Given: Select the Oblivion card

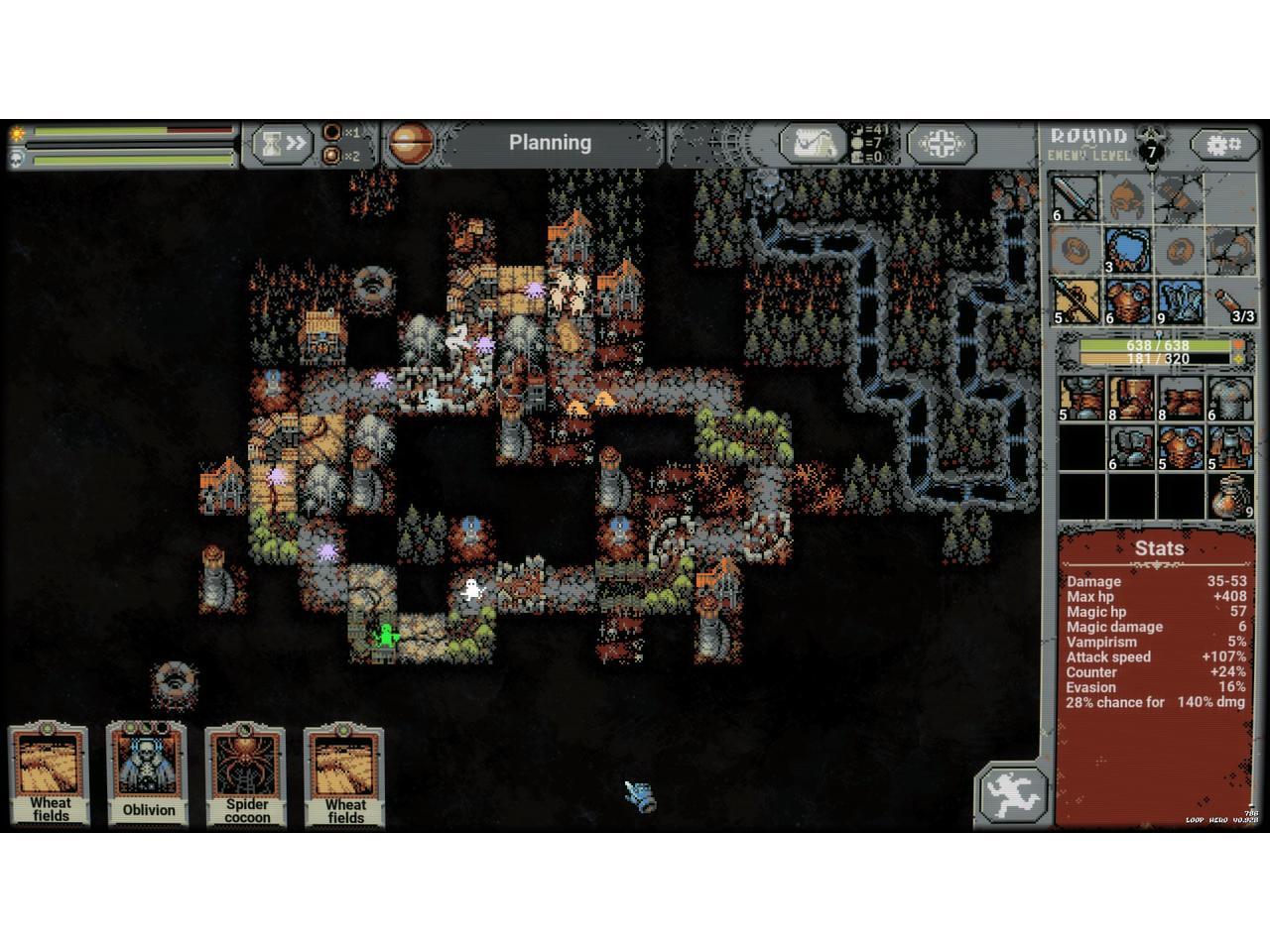Looking at the screenshot, I should pos(148,775).
